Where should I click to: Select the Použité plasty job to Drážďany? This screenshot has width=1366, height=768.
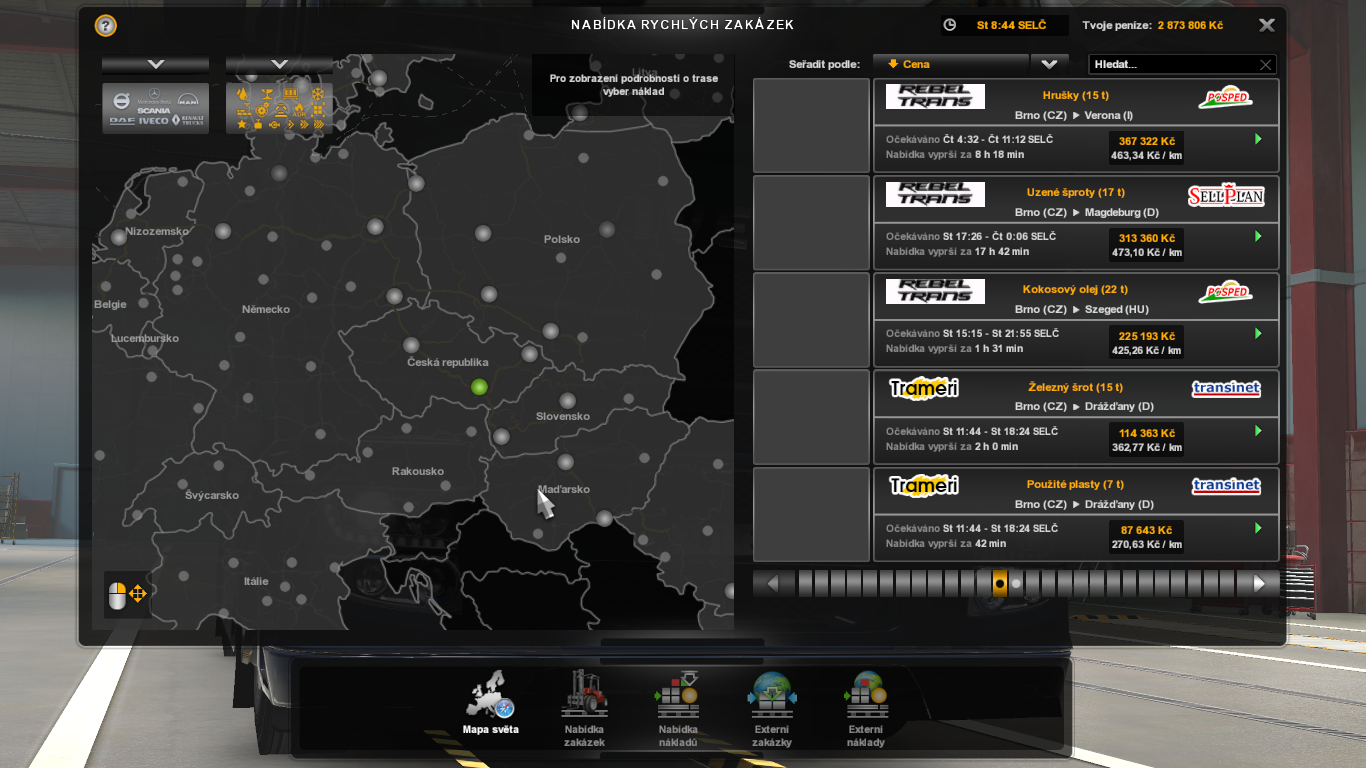coord(1075,515)
